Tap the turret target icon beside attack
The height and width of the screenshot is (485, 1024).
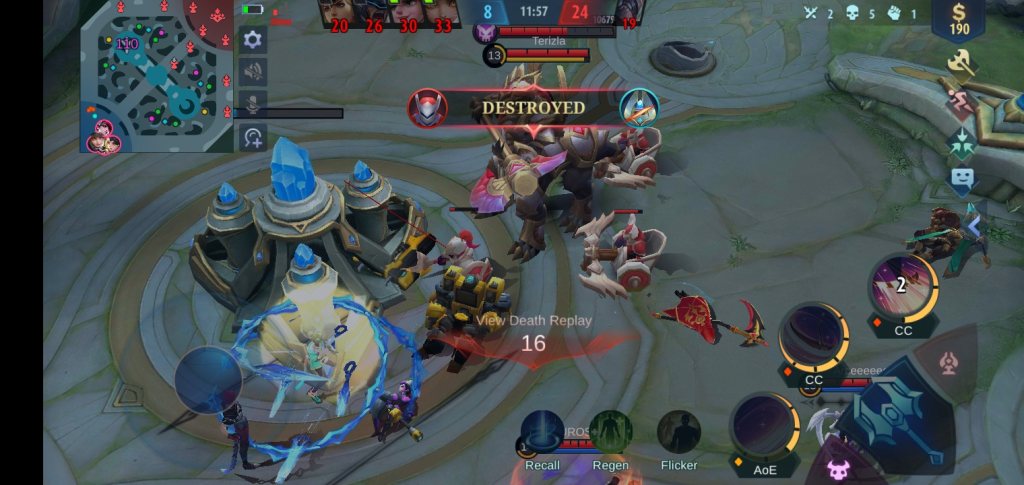tap(948, 364)
